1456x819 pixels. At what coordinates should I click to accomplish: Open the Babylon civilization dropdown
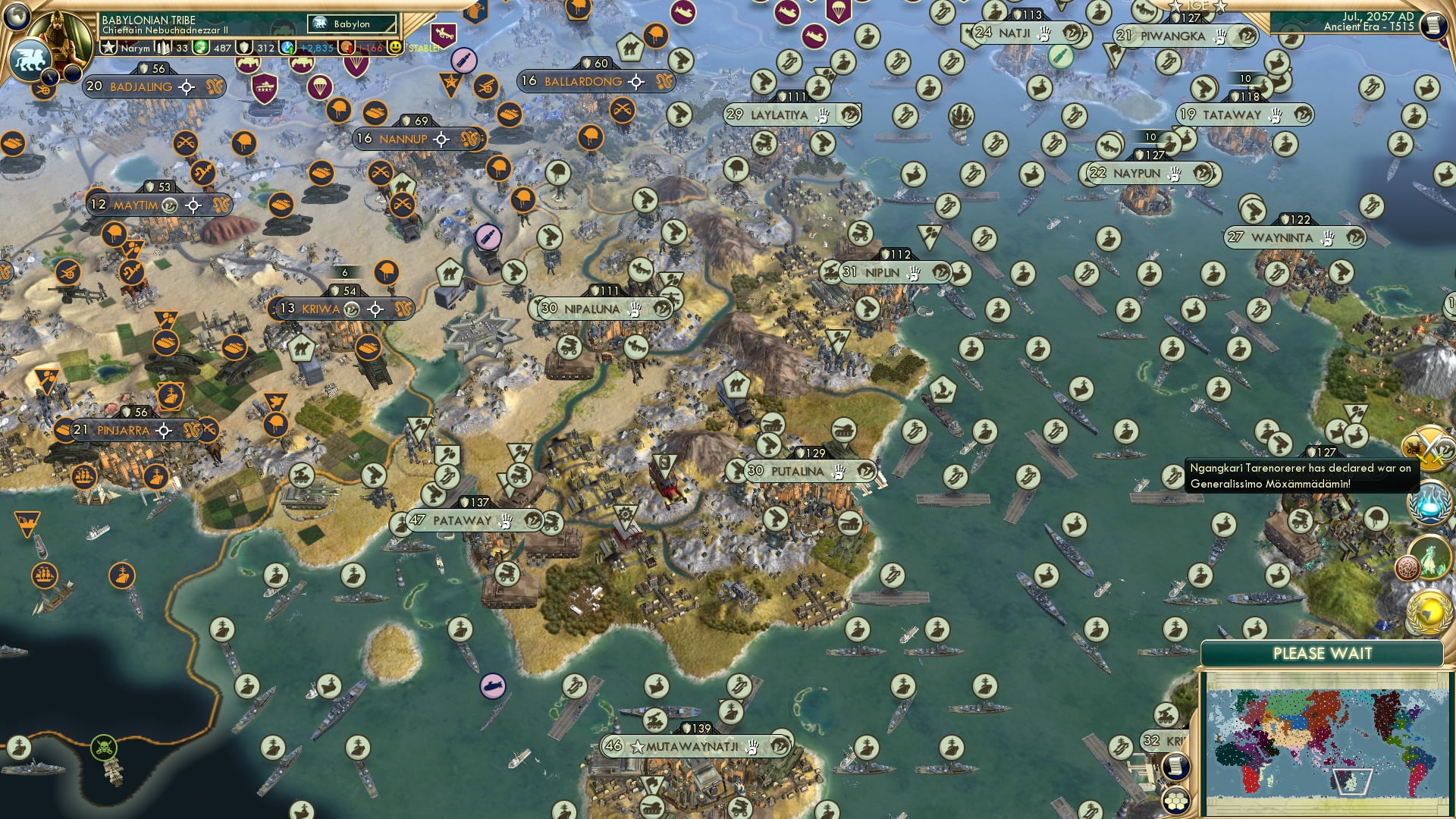pos(351,24)
